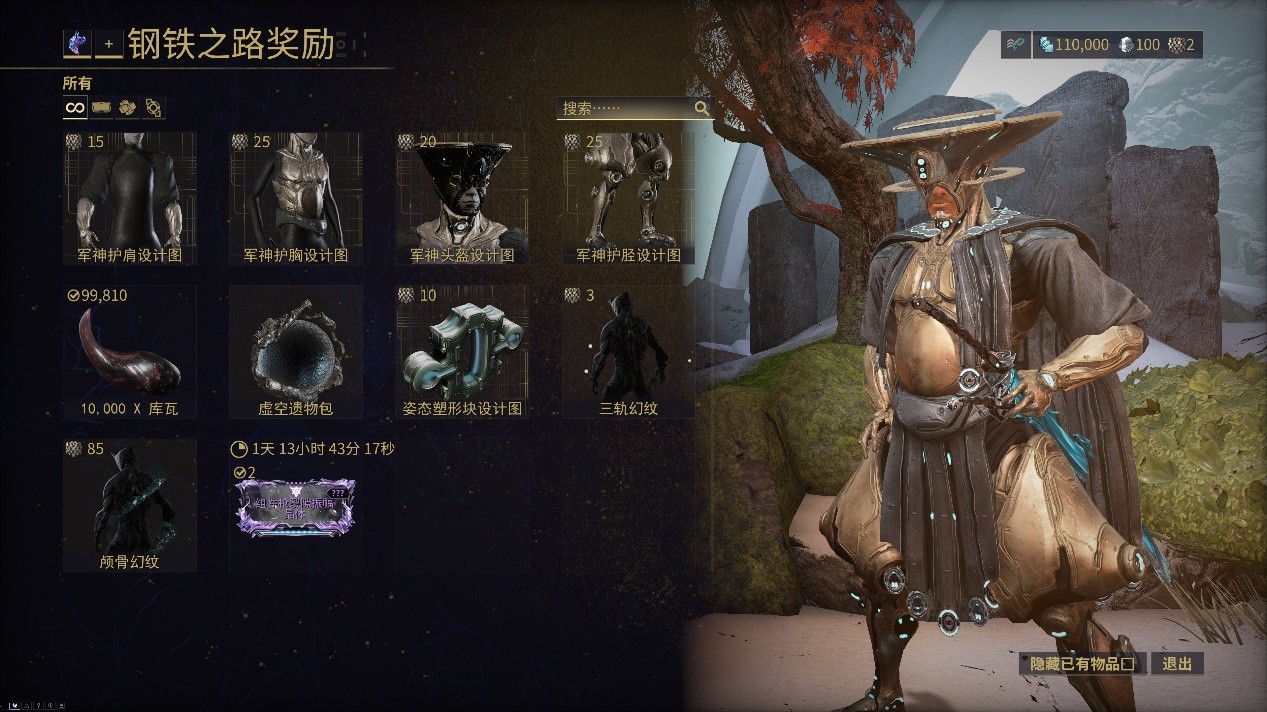Image resolution: width=1267 pixels, height=712 pixels.
Task: Choose the purple rifle Riven mod offer
Action: 294,506
